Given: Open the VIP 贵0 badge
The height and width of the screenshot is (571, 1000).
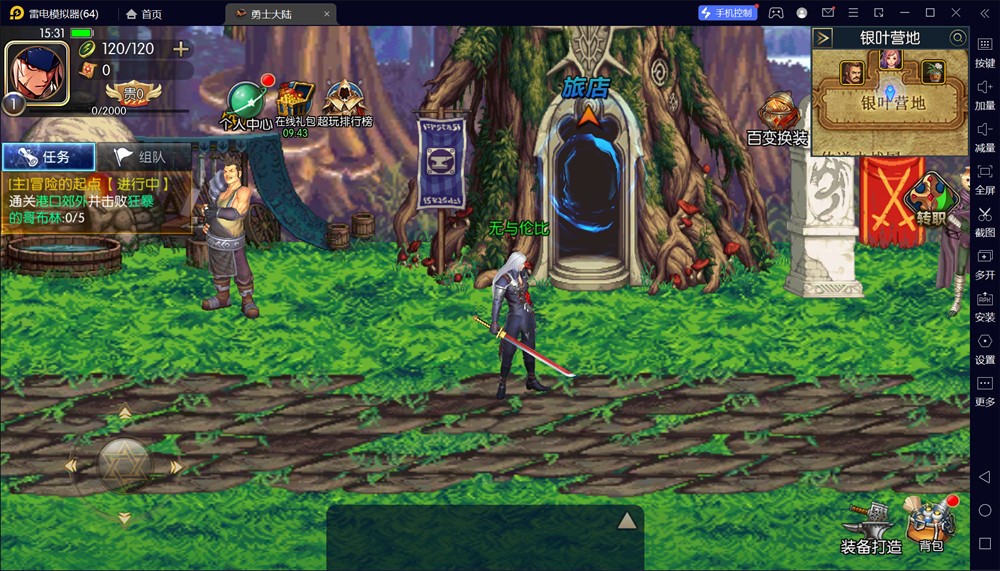Looking at the screenshot, I should (132, 94).
